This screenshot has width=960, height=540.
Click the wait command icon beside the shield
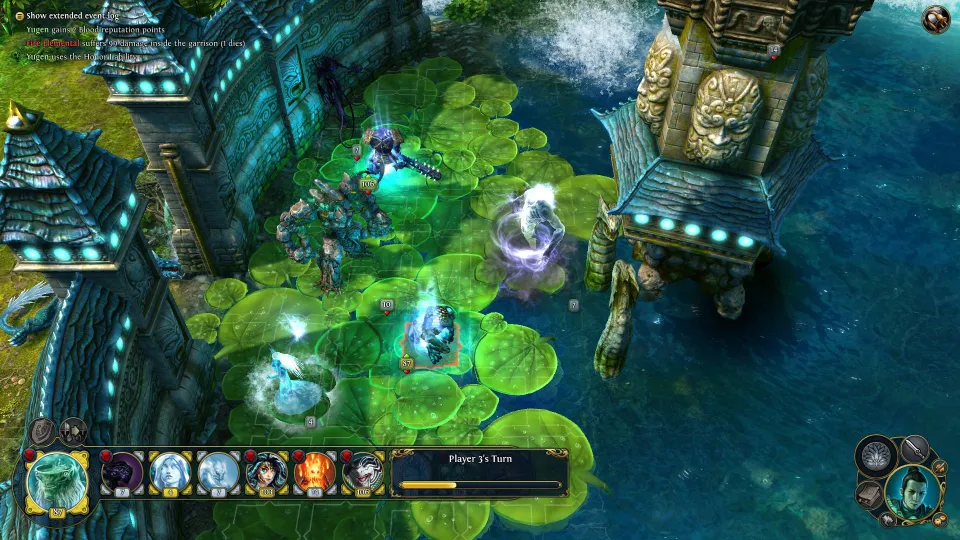pyautogui.click(x=73, y=431)
